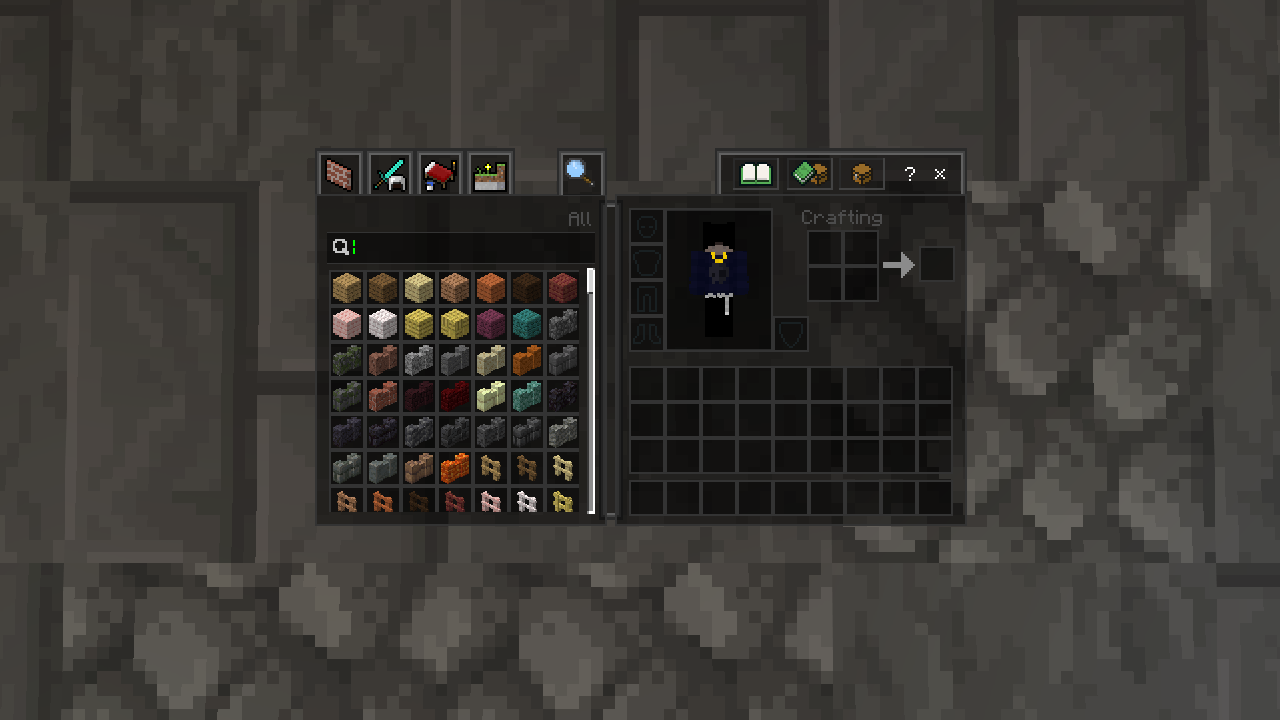Open the question mark help button
Image resolution: width=1280 pixels, height=720 pixels.
click(909, 174)
